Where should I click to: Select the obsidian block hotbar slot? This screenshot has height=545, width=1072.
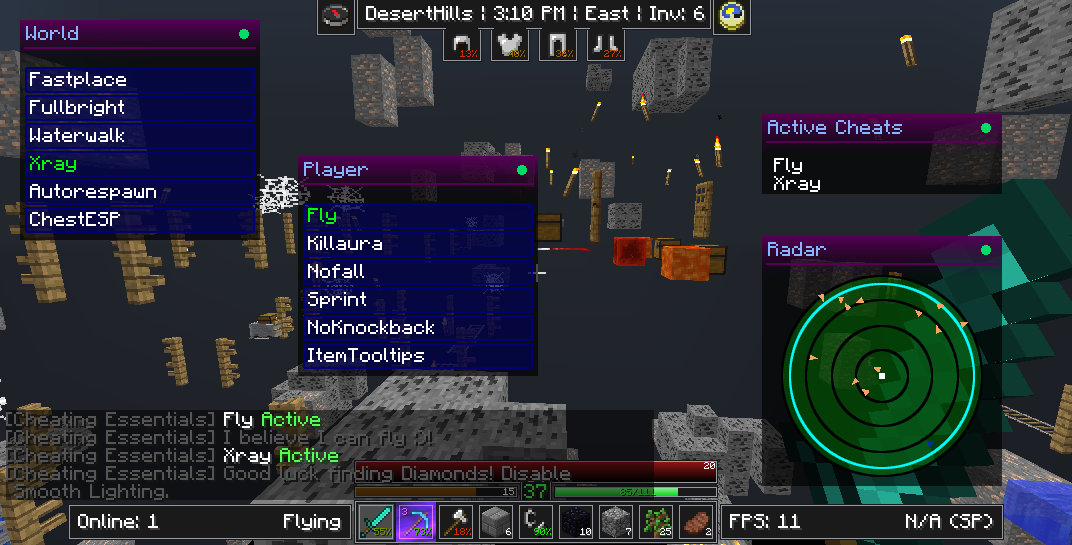pos(578,521)
